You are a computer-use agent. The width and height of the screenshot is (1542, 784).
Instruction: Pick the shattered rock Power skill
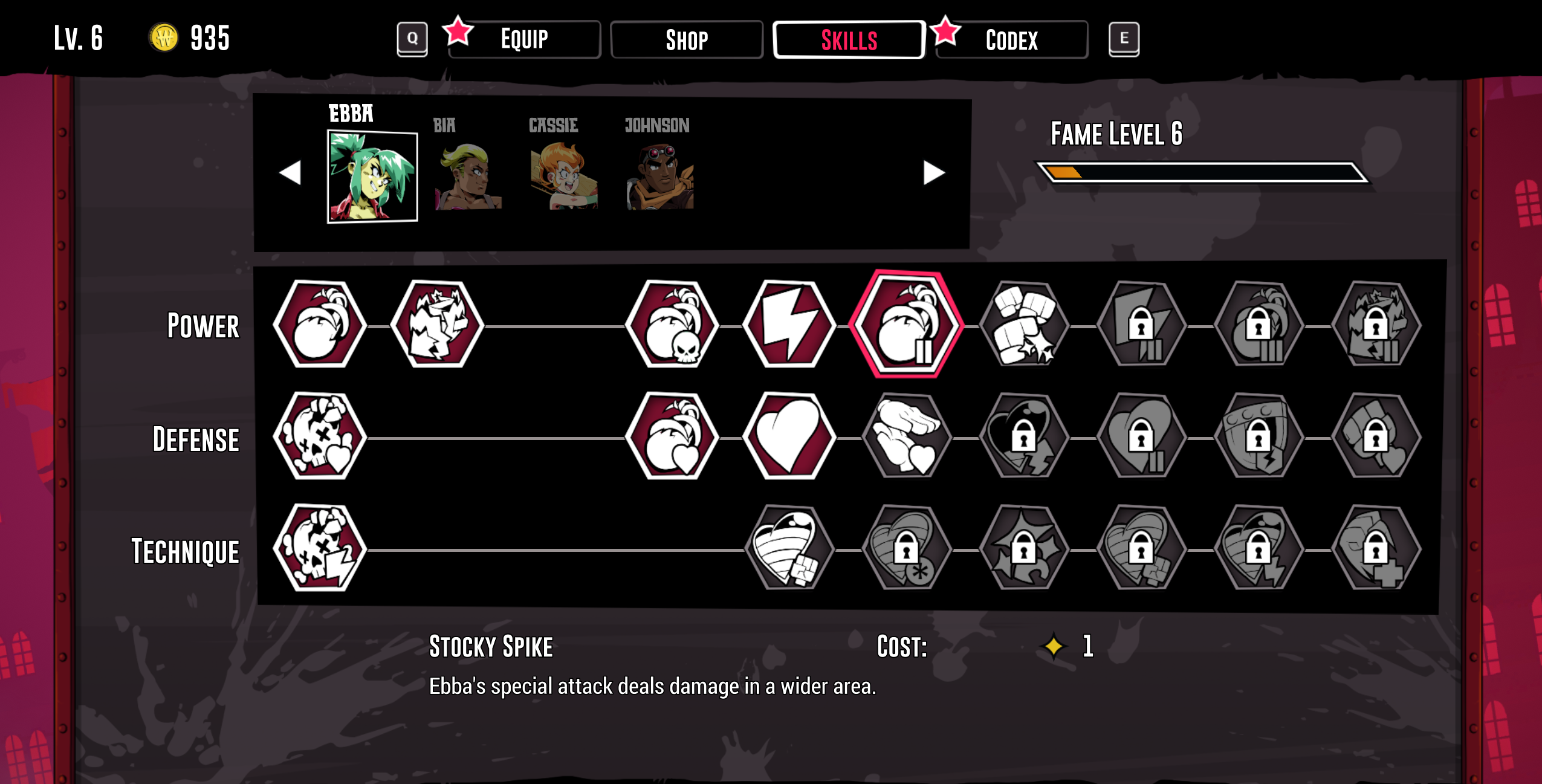(437, 325)
